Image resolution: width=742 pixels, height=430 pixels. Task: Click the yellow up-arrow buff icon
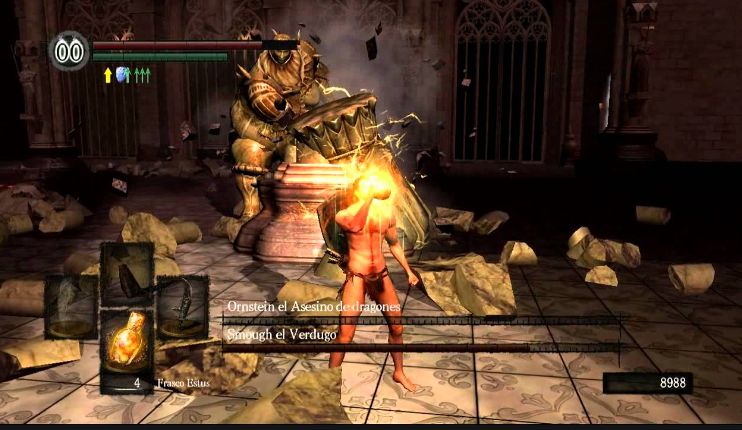(107, 74)
